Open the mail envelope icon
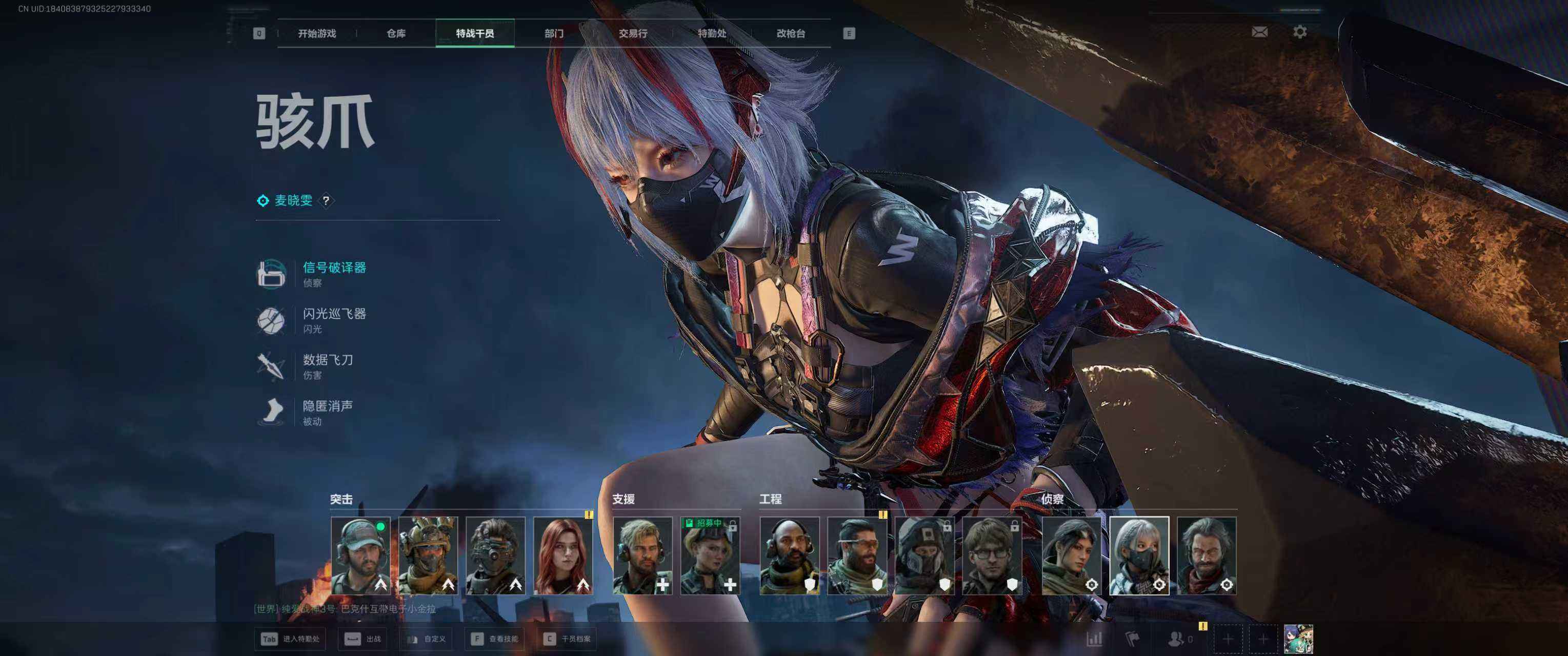The height and width of the screenshot is (656, 1568). (1259, 32)
